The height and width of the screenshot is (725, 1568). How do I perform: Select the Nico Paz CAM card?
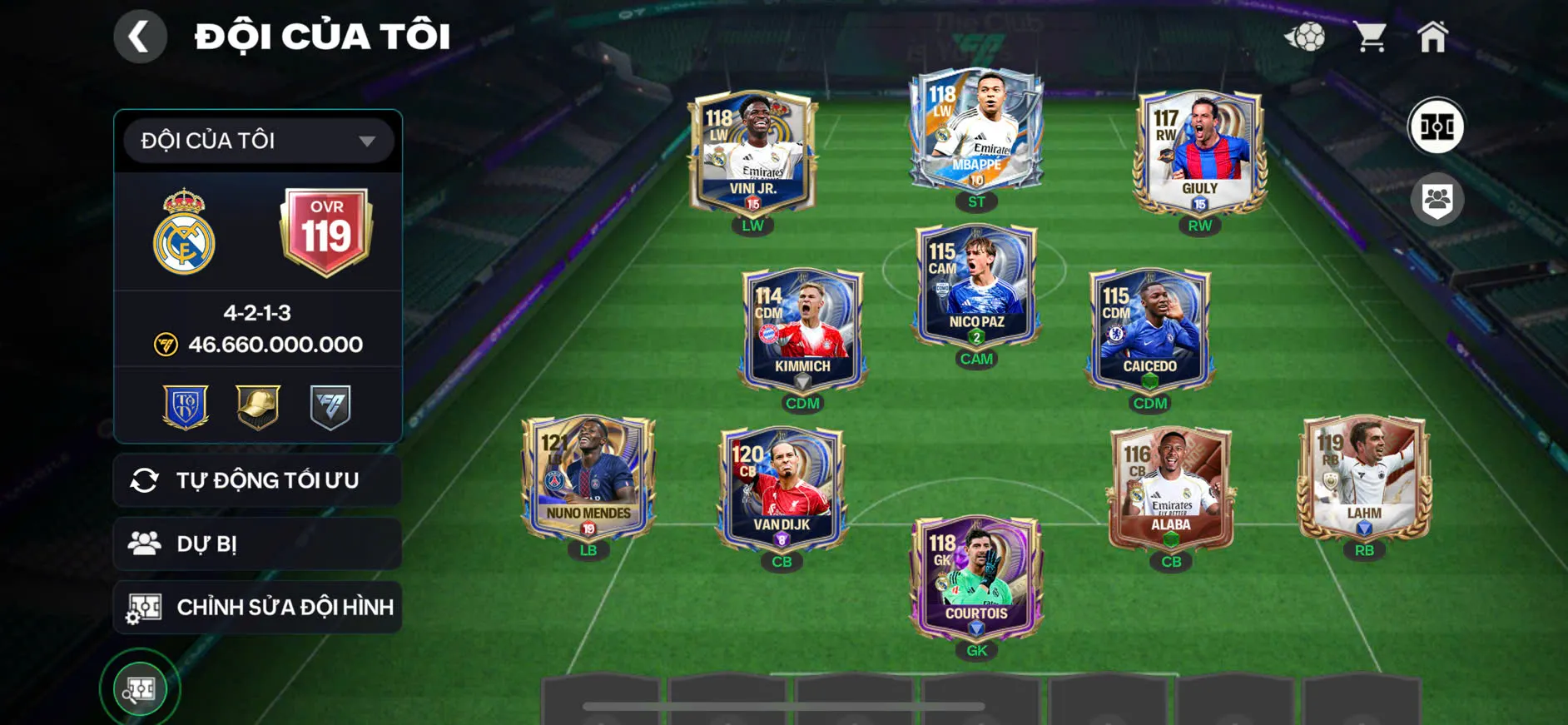975,287
